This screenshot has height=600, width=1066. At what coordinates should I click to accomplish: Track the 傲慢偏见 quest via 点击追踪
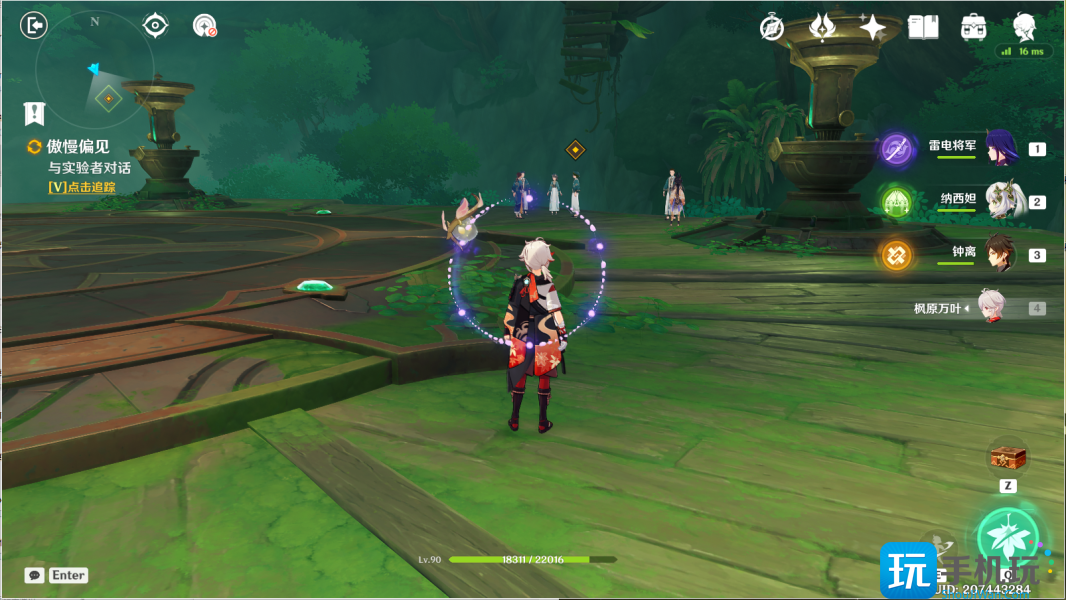click(x=82, y=187)
